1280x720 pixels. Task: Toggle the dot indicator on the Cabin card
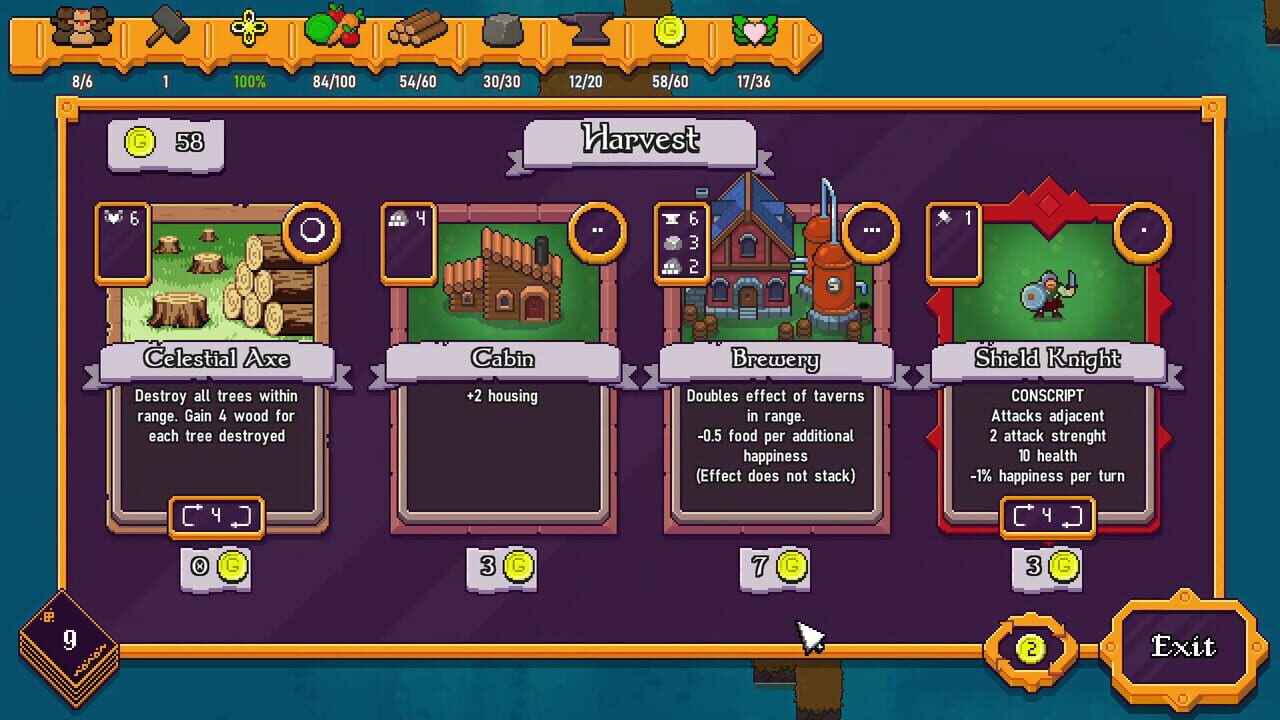coord(599,228)
